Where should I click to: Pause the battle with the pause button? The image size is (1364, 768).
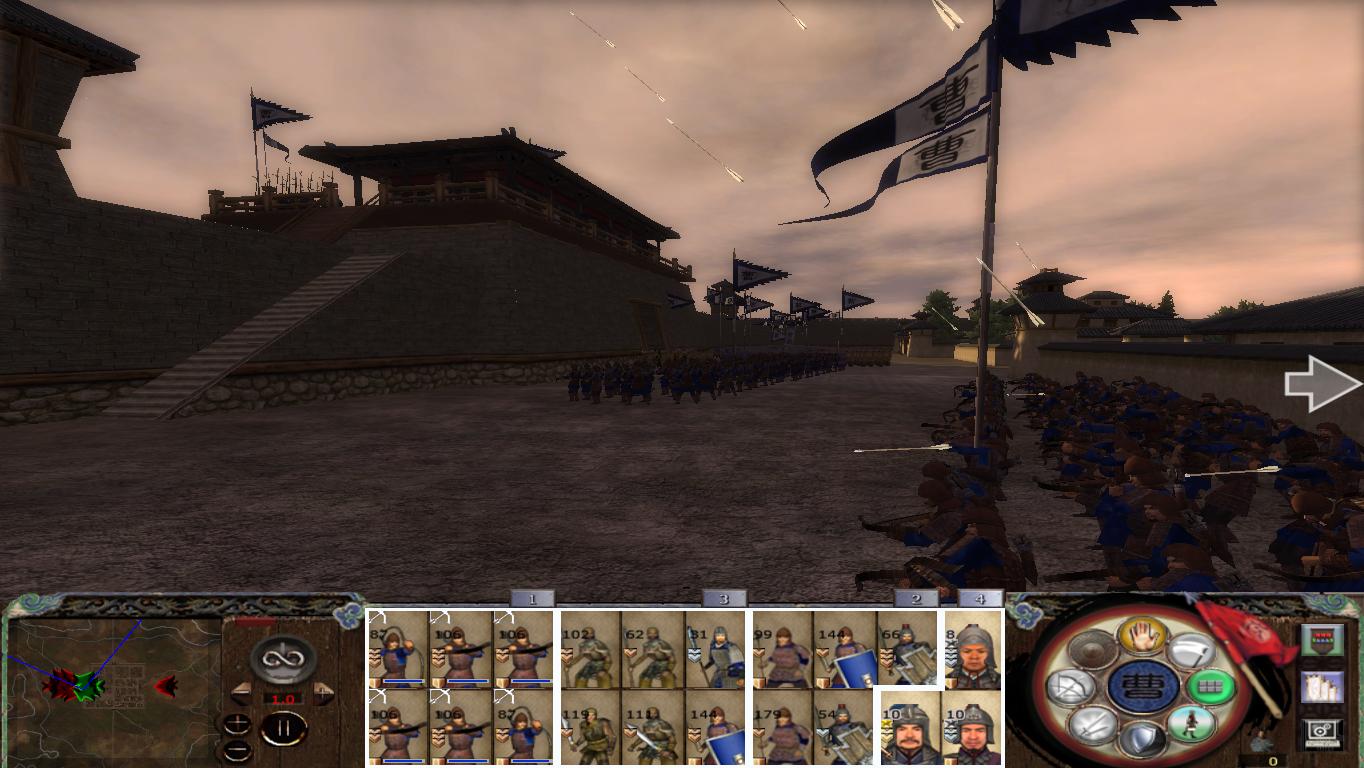coord(283,727)
